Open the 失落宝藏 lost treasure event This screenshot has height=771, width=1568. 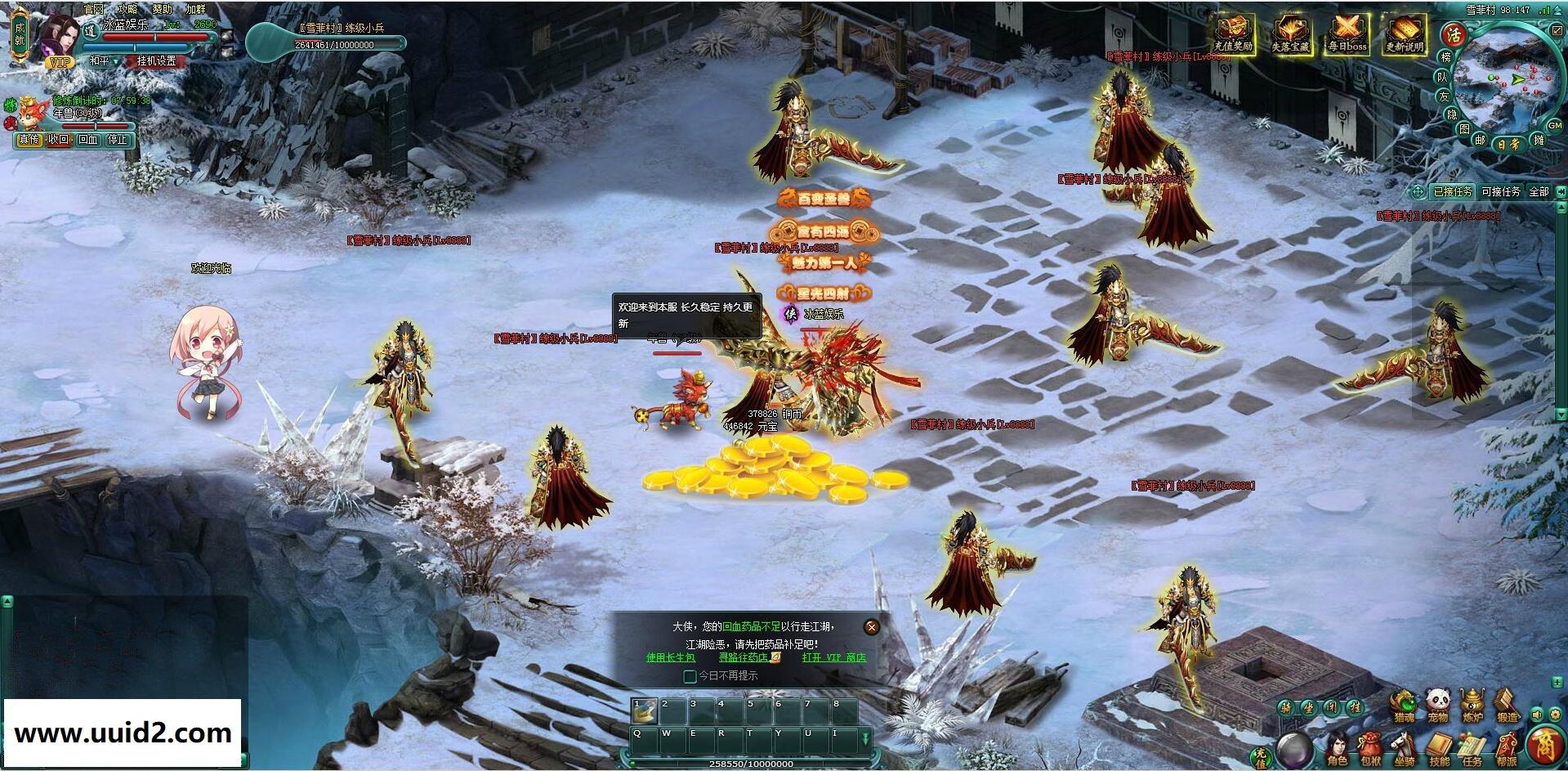pos(1290,34)
